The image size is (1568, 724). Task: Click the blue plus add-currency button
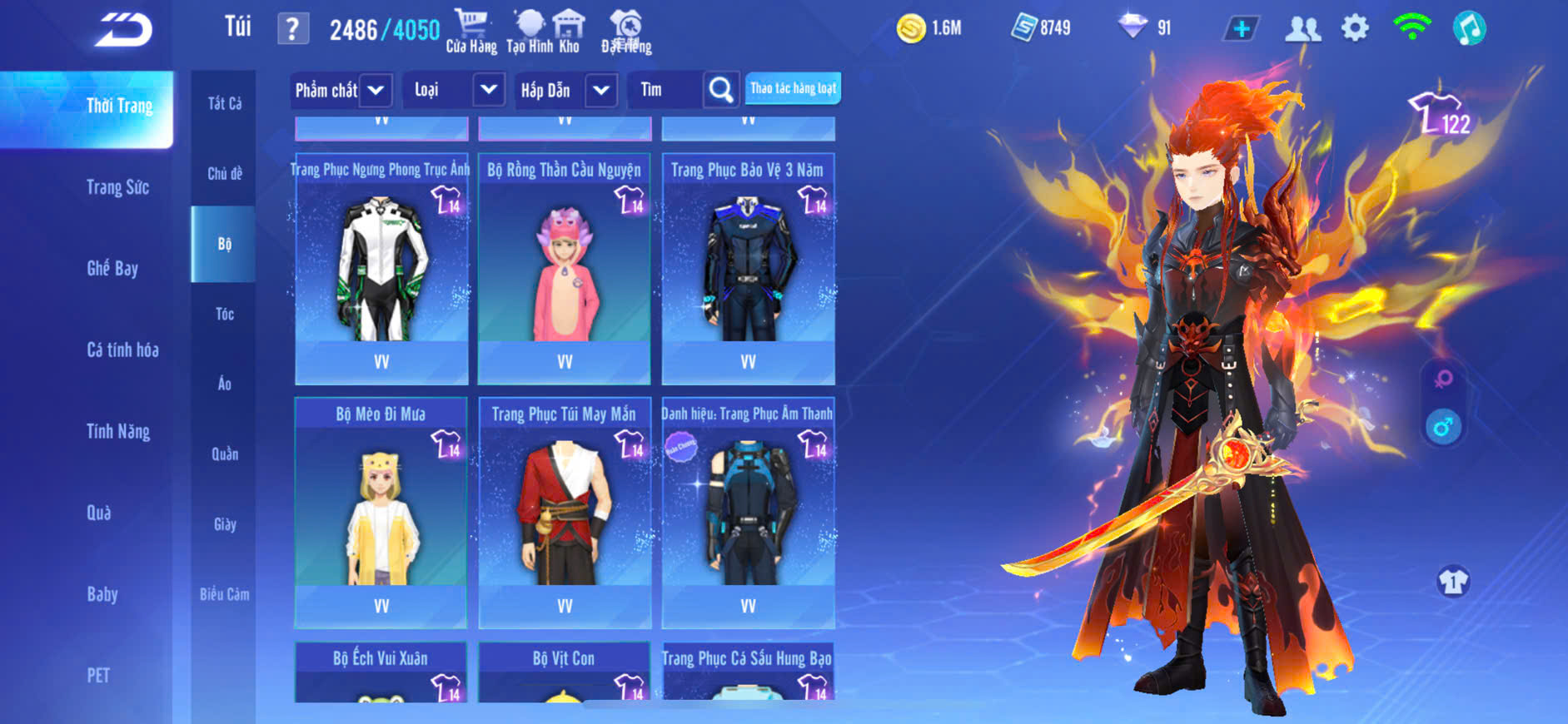1241,29
